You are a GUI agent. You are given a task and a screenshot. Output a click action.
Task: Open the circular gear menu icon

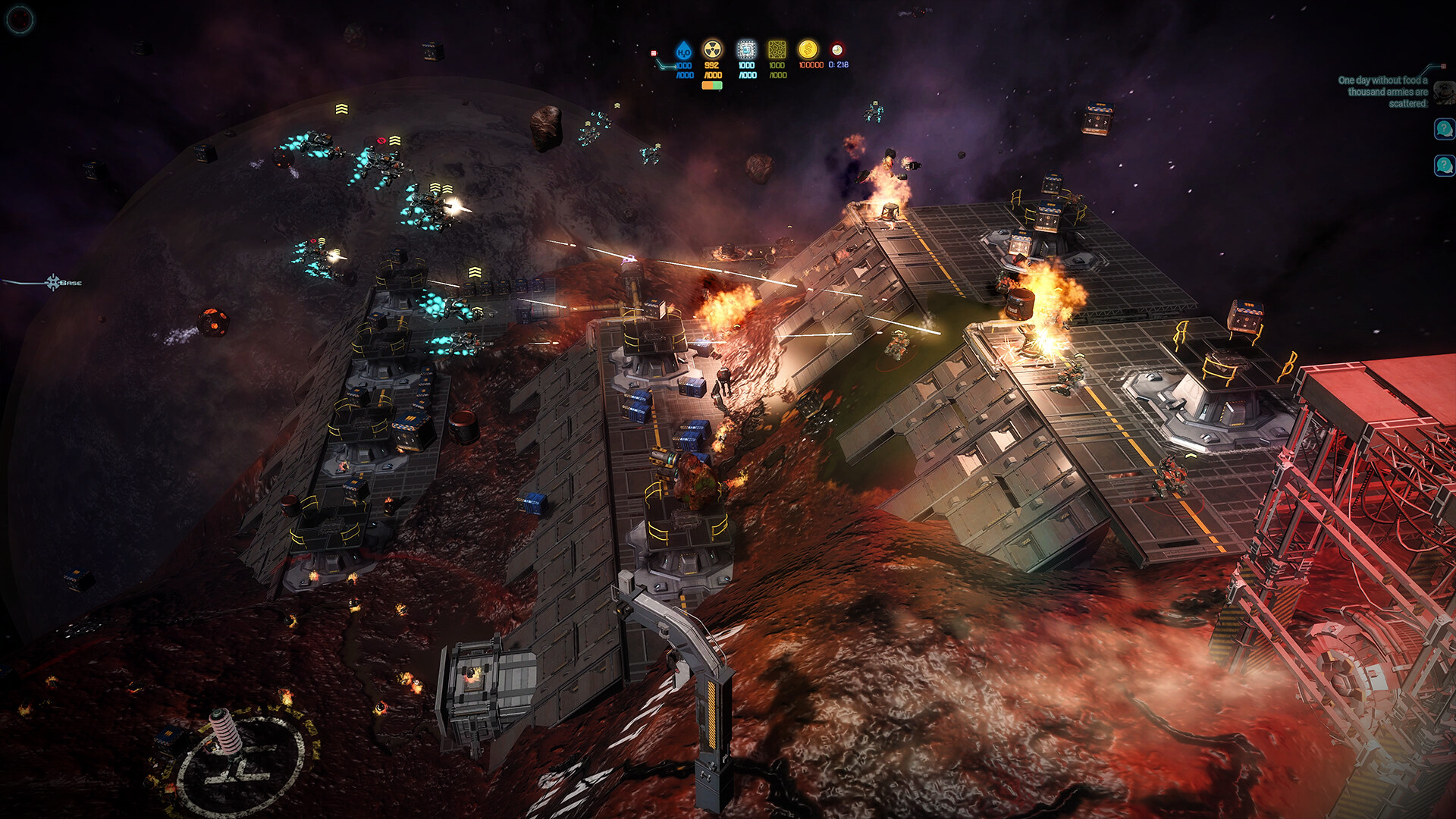pyautogui.click(x=20, y=20)
